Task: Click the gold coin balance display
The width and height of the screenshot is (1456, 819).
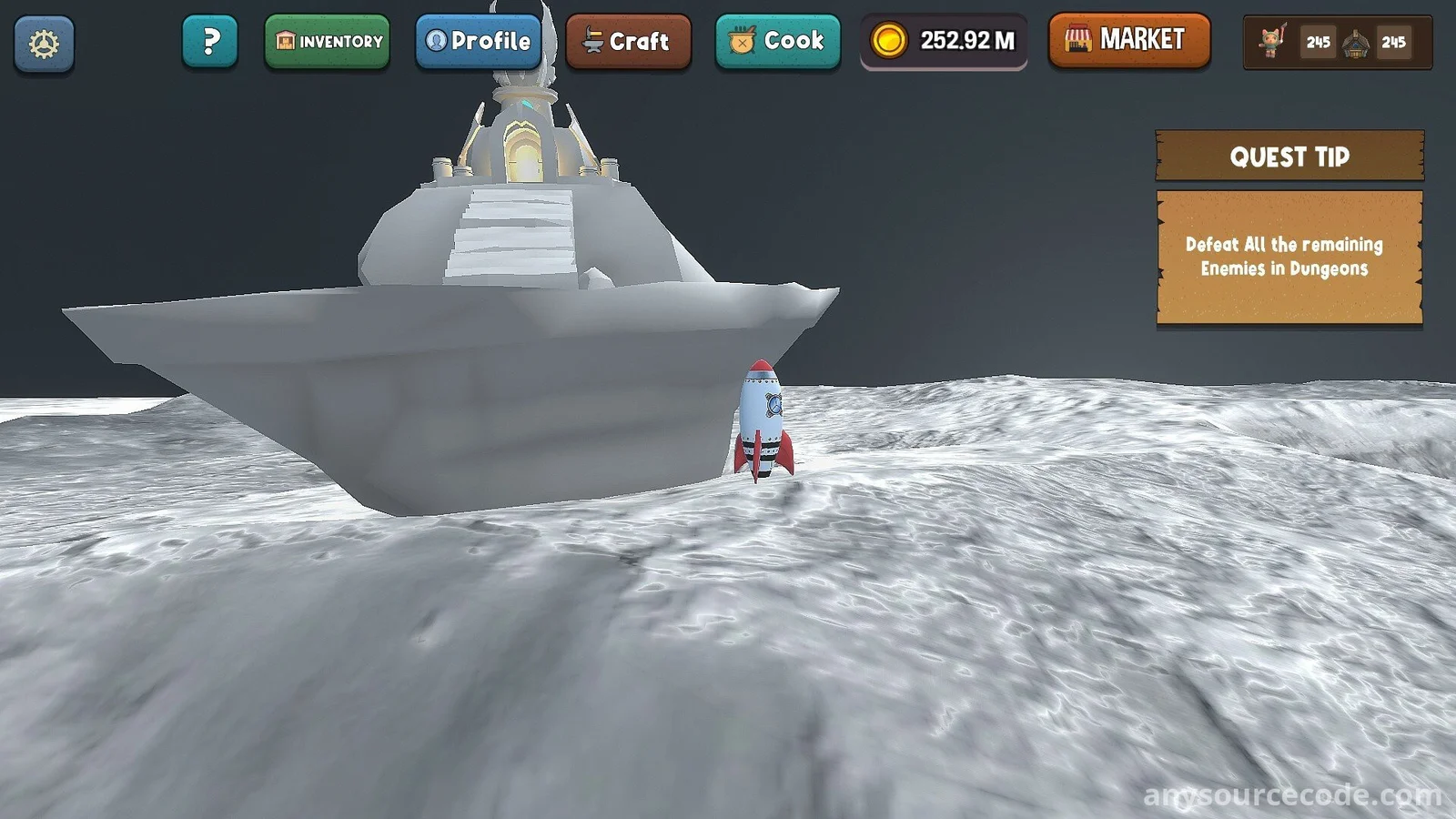Action: 944,42
